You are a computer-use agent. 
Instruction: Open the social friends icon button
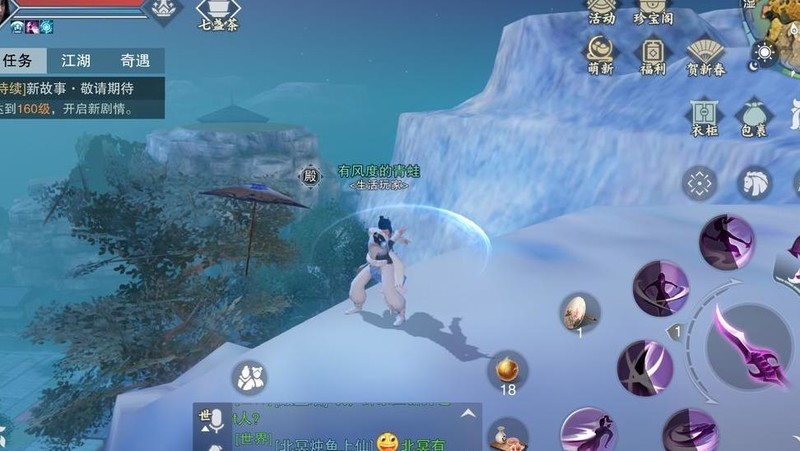(248, 376)
